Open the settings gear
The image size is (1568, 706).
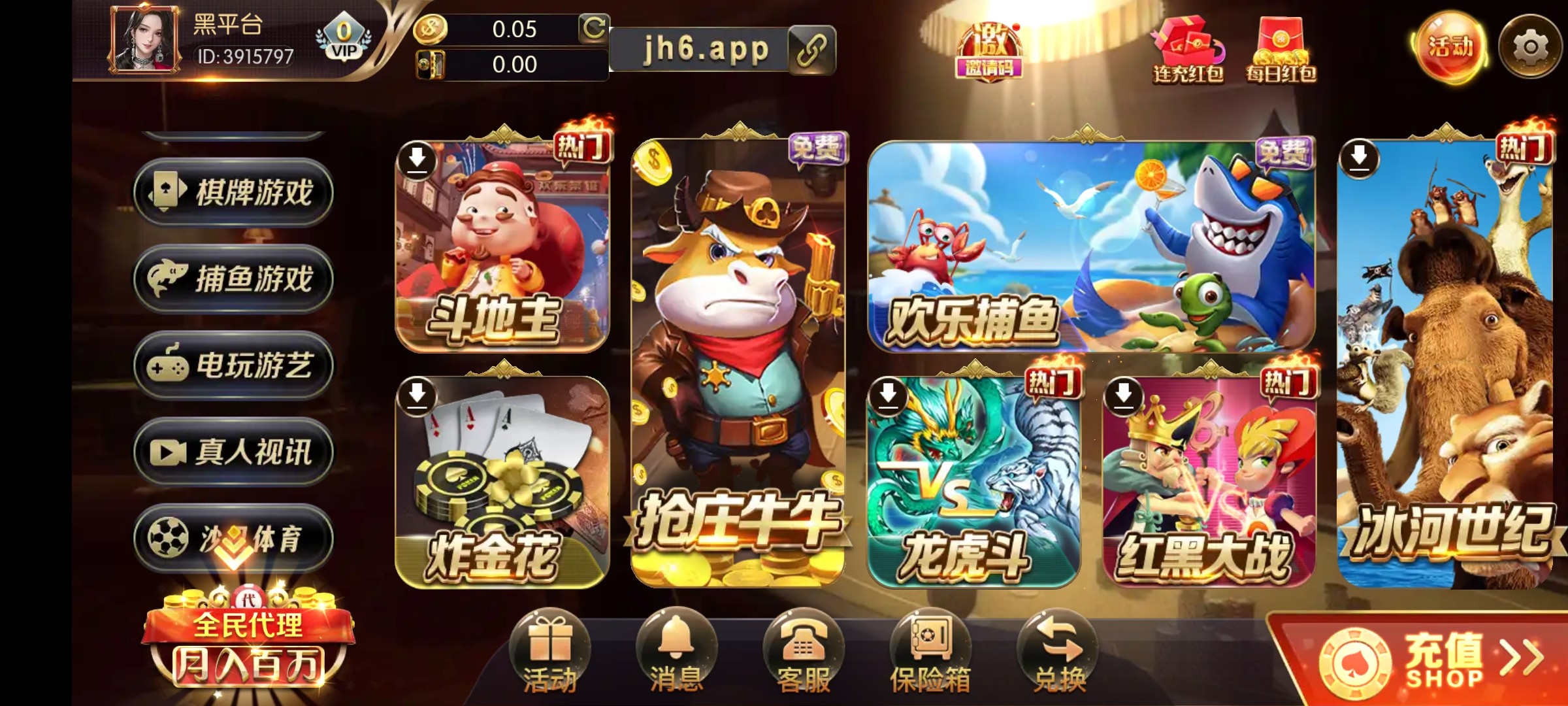(x=1532, y=44)
